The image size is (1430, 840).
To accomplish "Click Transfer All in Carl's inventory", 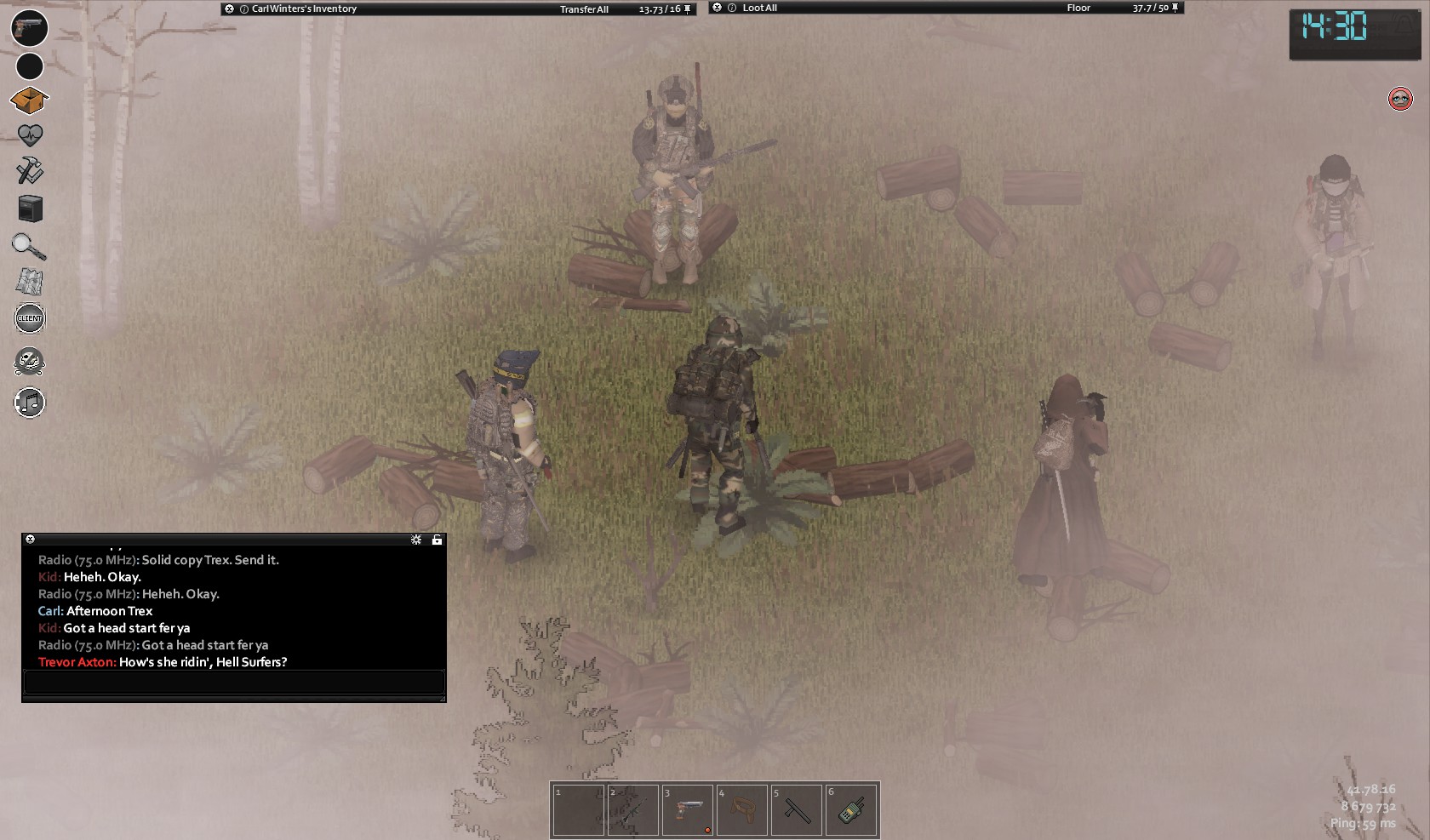I will coord(584,9).
